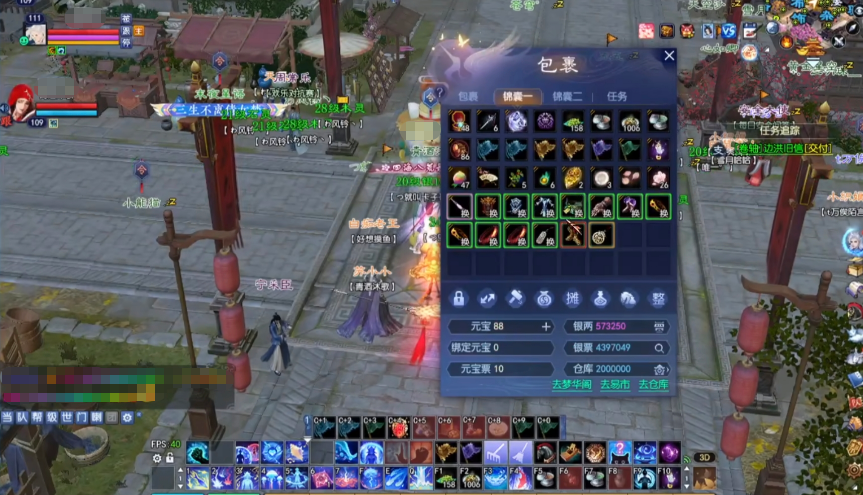Follow the 去梦华阁 link
This screenshot has height=495, width=863.
point(571,384)
